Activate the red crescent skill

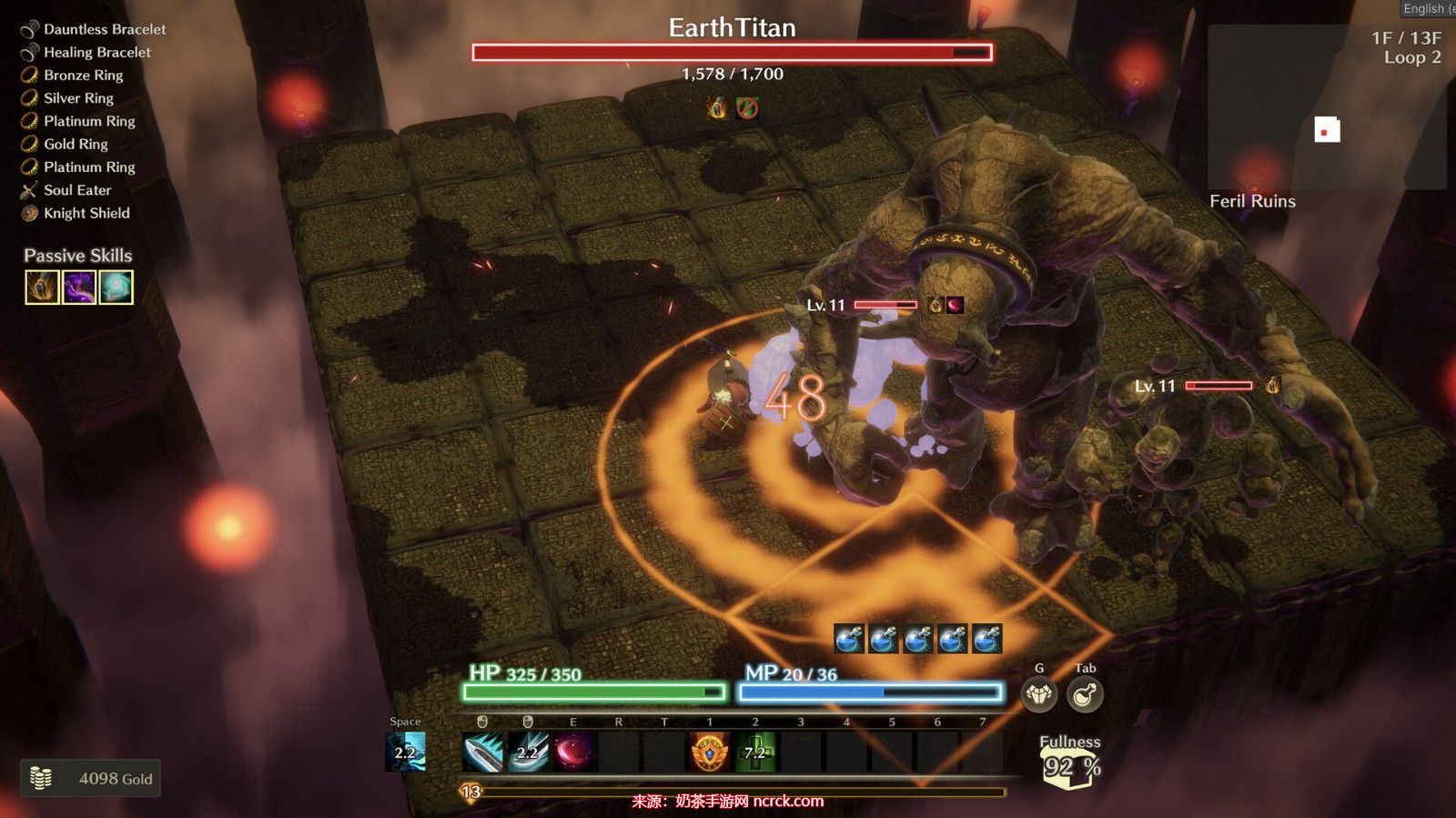(x=573, y=752)
